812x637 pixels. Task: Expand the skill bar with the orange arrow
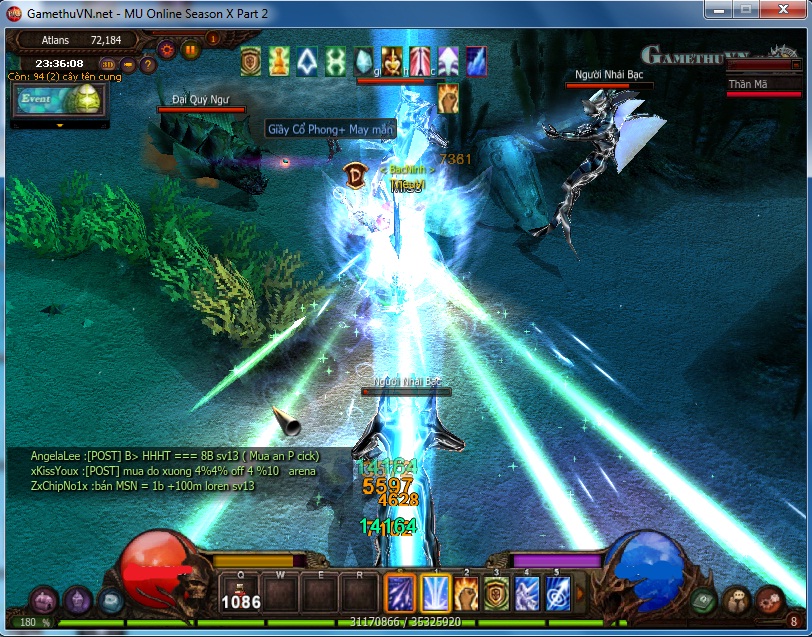[x=580, y=593]
